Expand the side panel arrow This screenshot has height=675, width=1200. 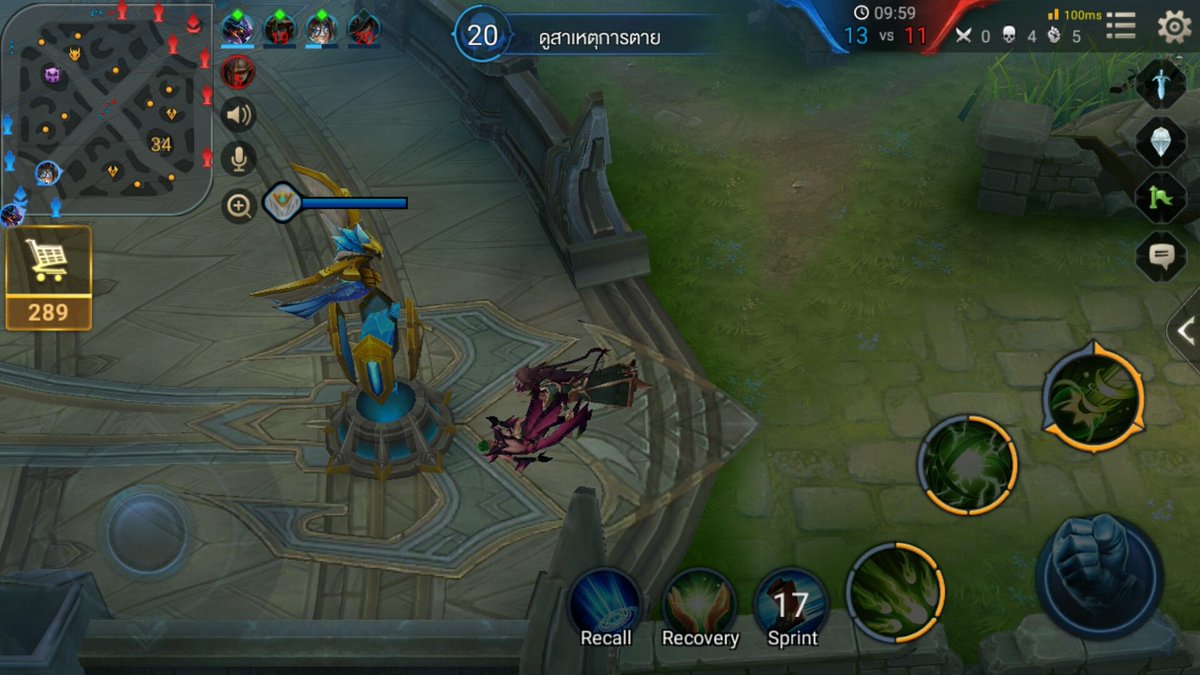[x=1186, y=332]
